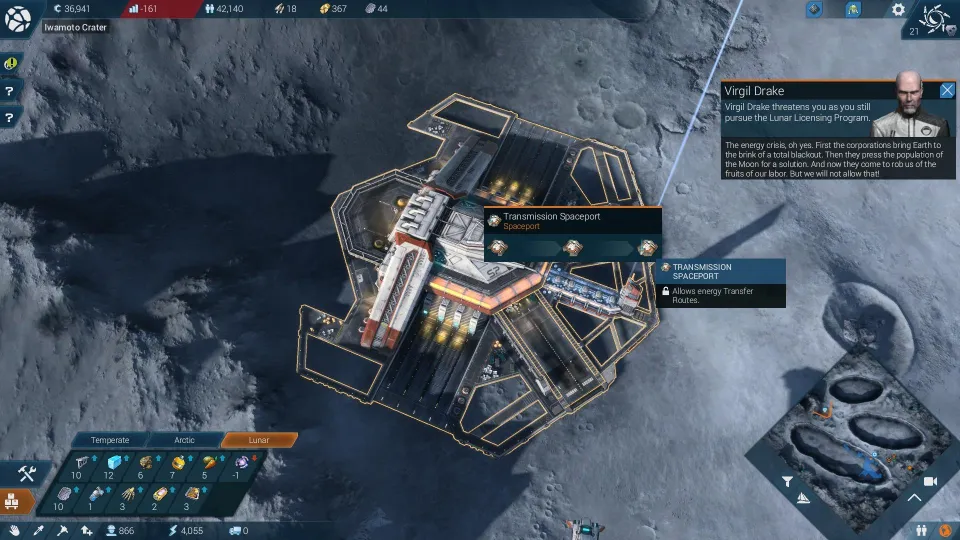Click the first question mark help button
This screenshot has width=960, height=540.
[10, 91]
